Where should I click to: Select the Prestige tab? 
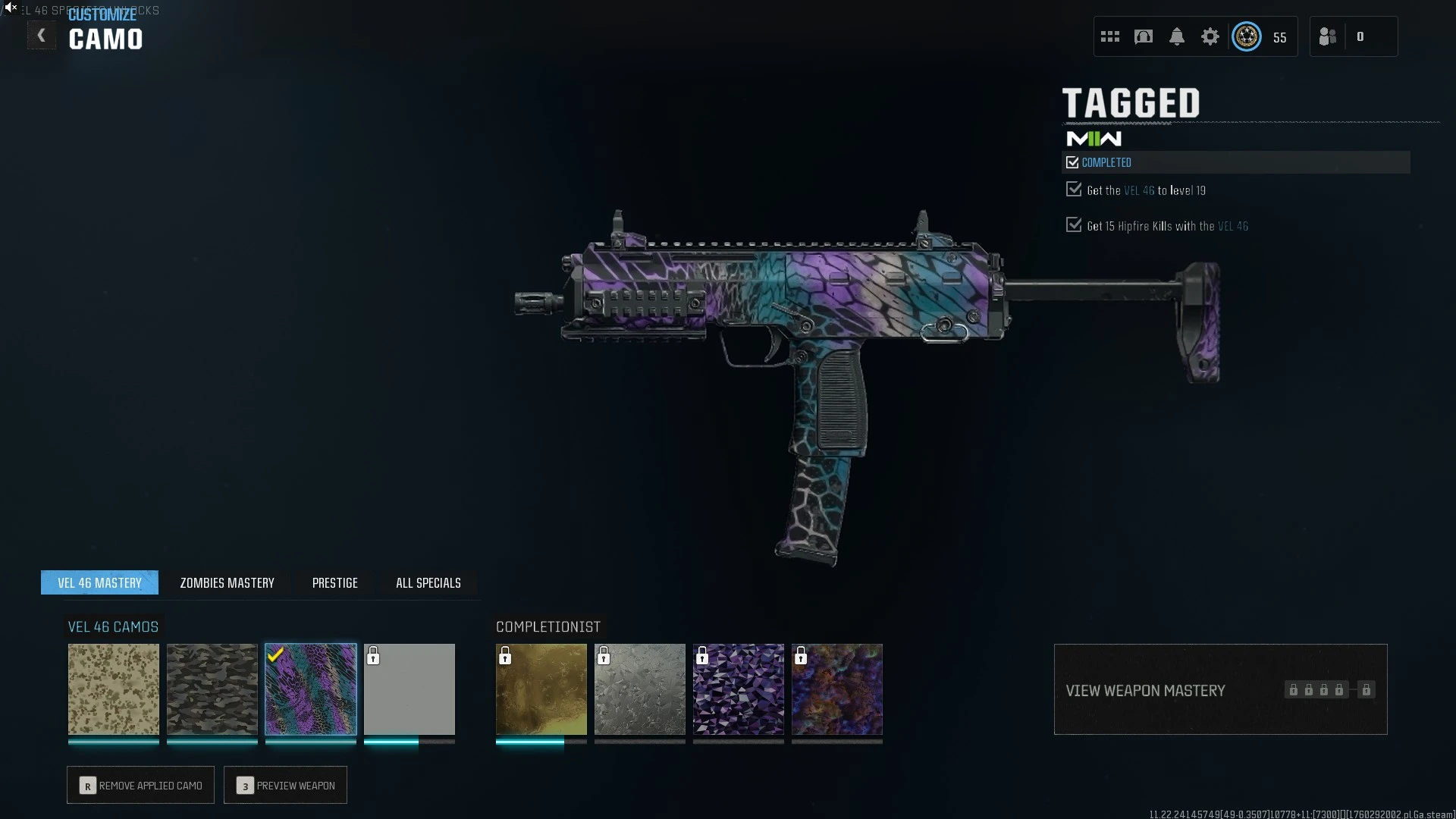[x=334, y=582]
